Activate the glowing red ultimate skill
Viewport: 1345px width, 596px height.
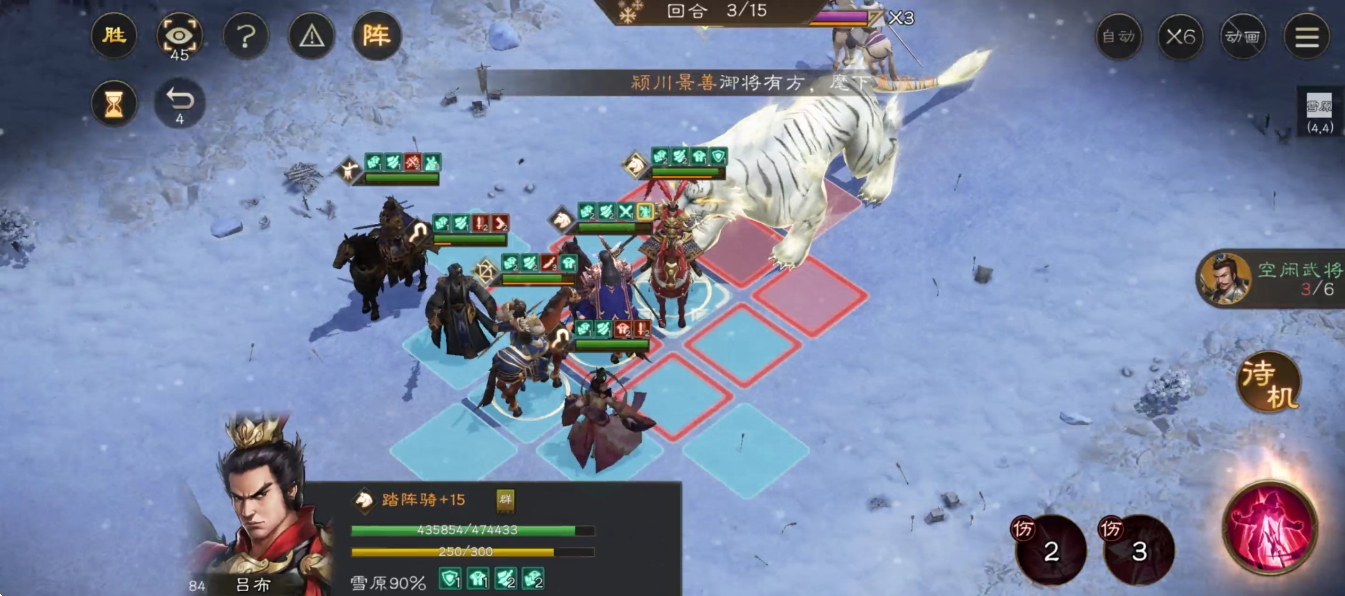pyautogui.click(x=1270, y=527)
